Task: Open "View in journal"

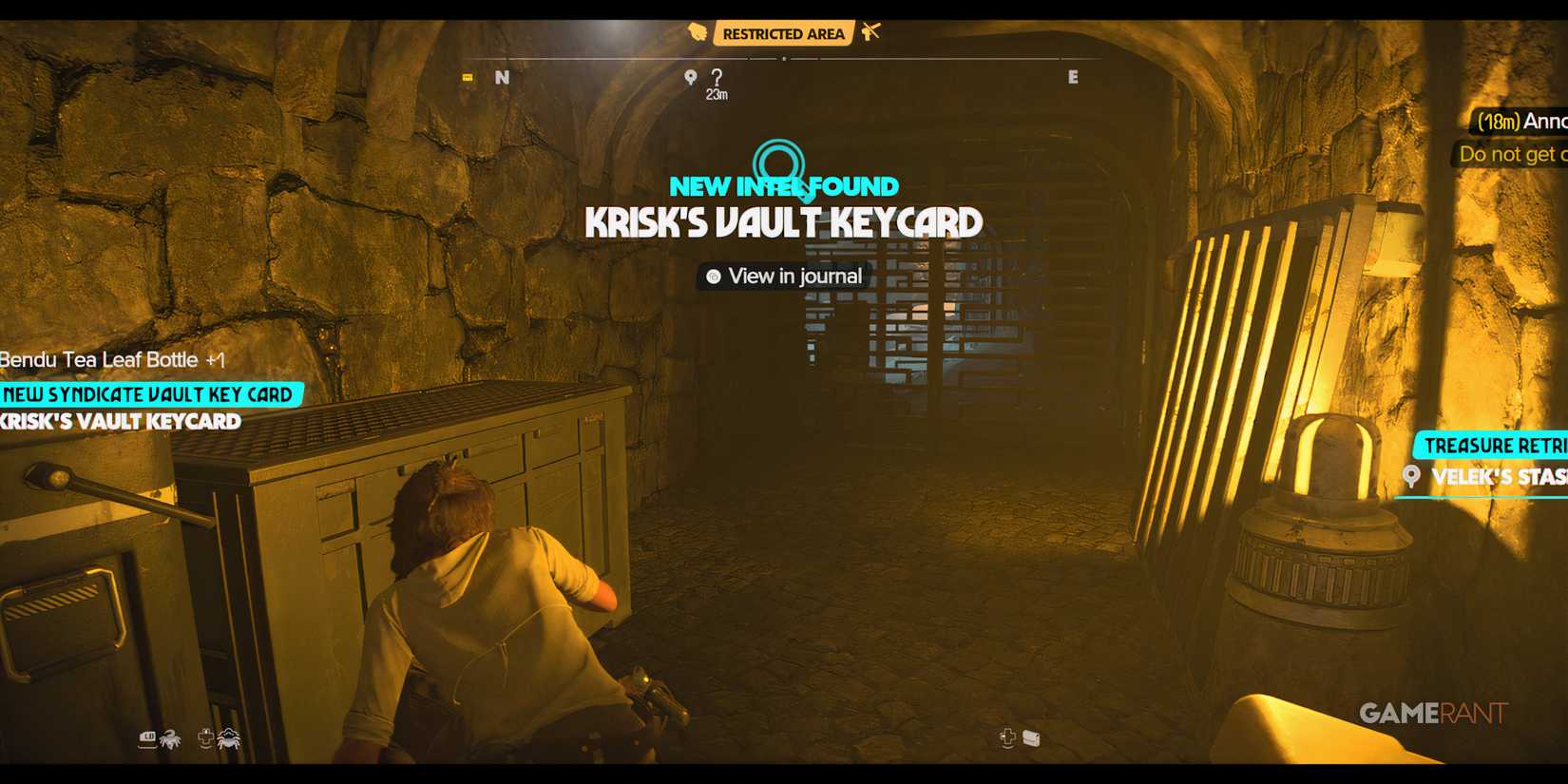Action: [782, 277]
